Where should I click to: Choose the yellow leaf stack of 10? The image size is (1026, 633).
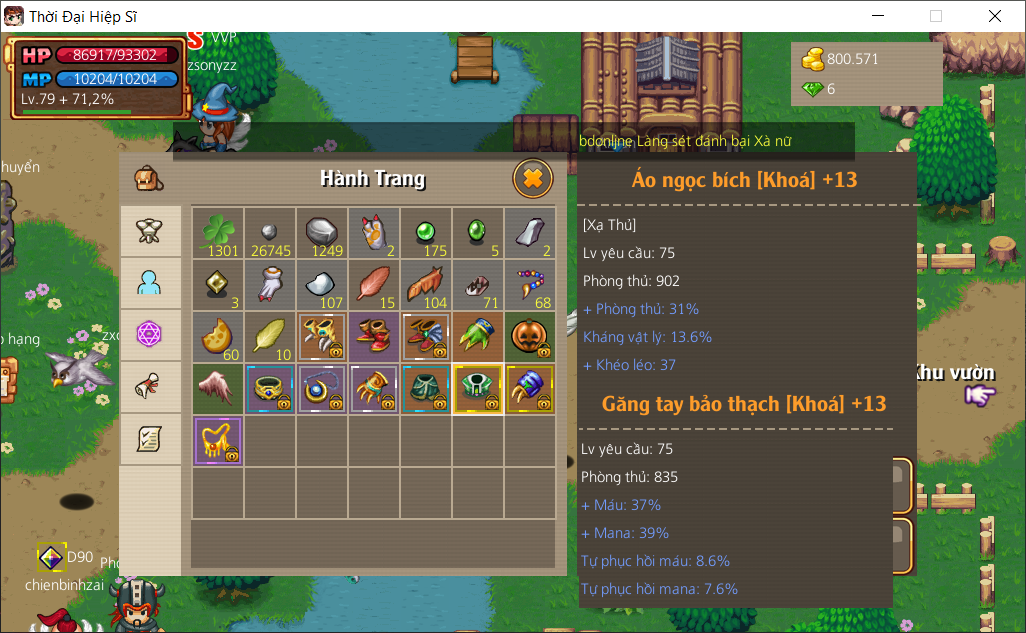click(269, 336)
